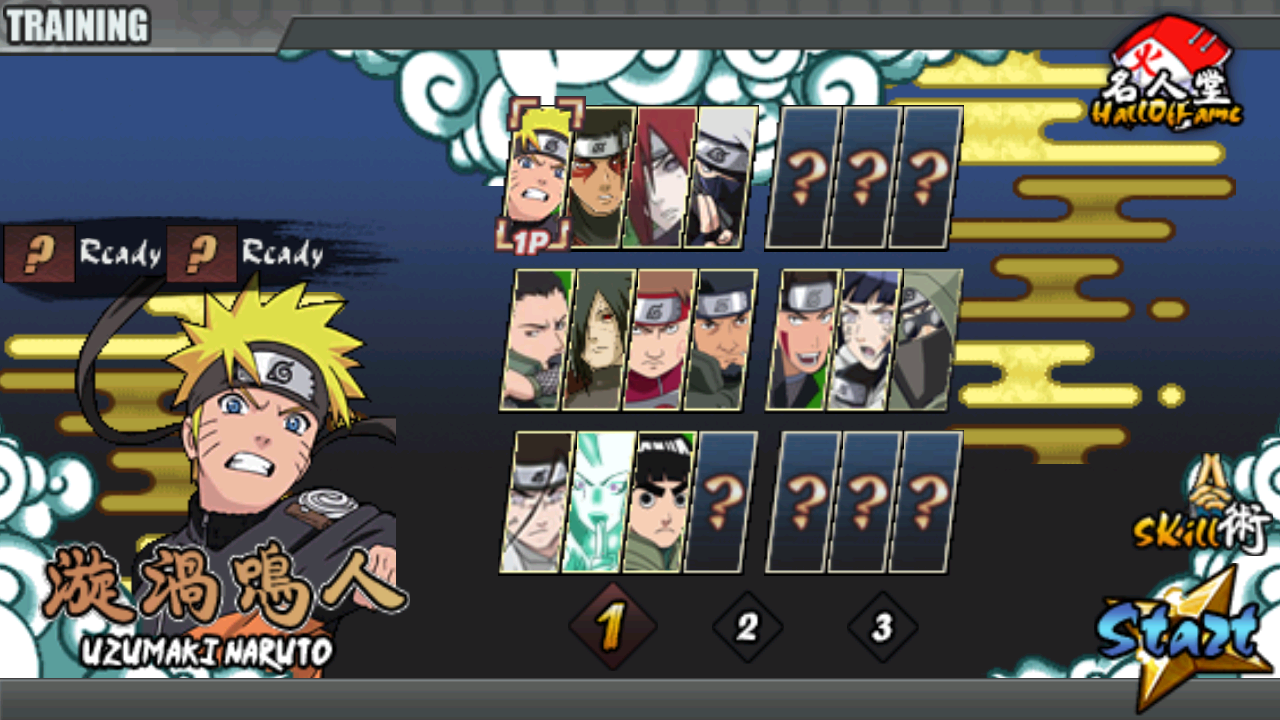Select Rock Lee's portrait
Screen dimensions: 1280x720
click(x=657, y=502)
